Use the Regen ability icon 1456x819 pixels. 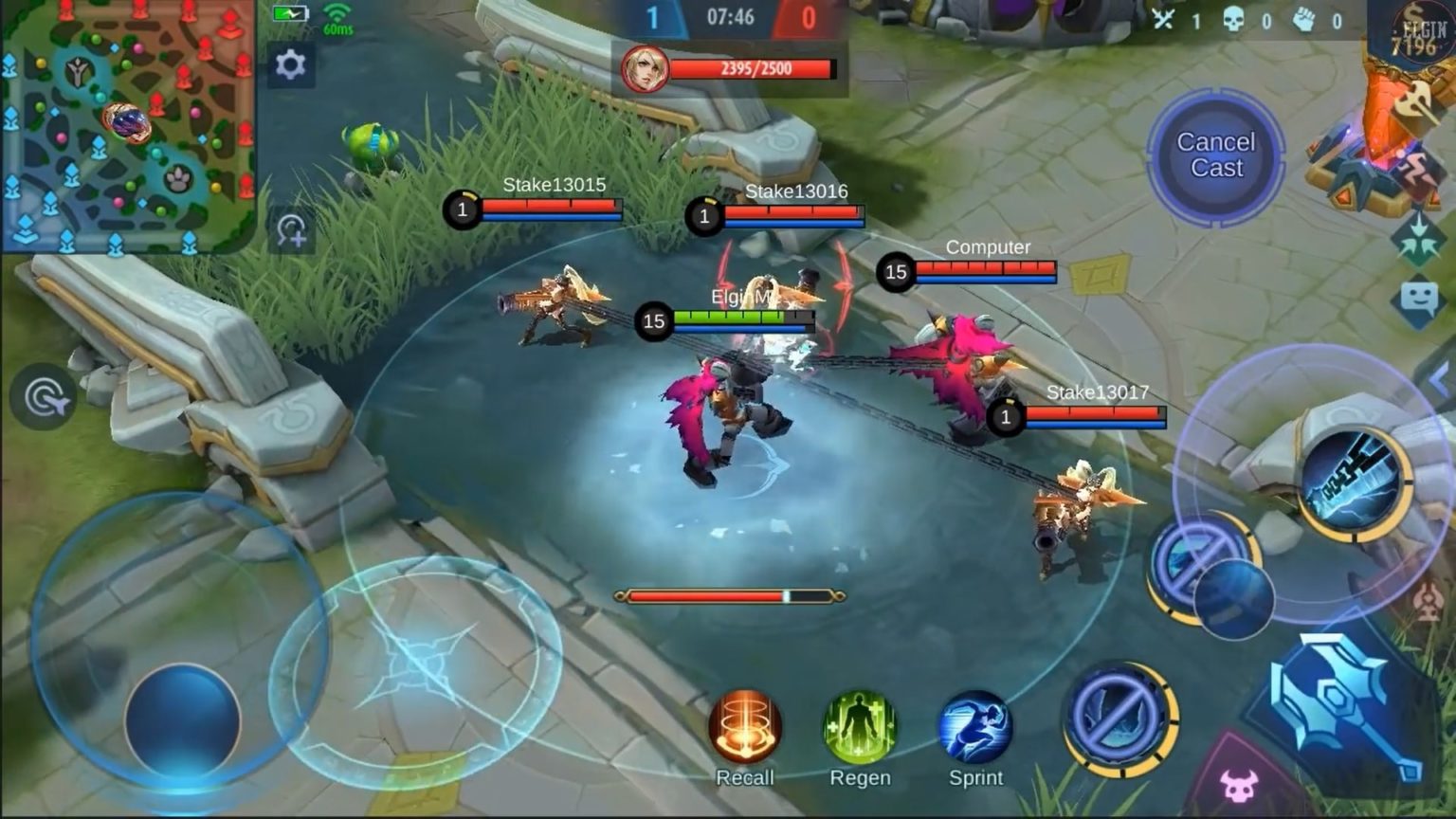pyautogui.click(x=861, y=725)
